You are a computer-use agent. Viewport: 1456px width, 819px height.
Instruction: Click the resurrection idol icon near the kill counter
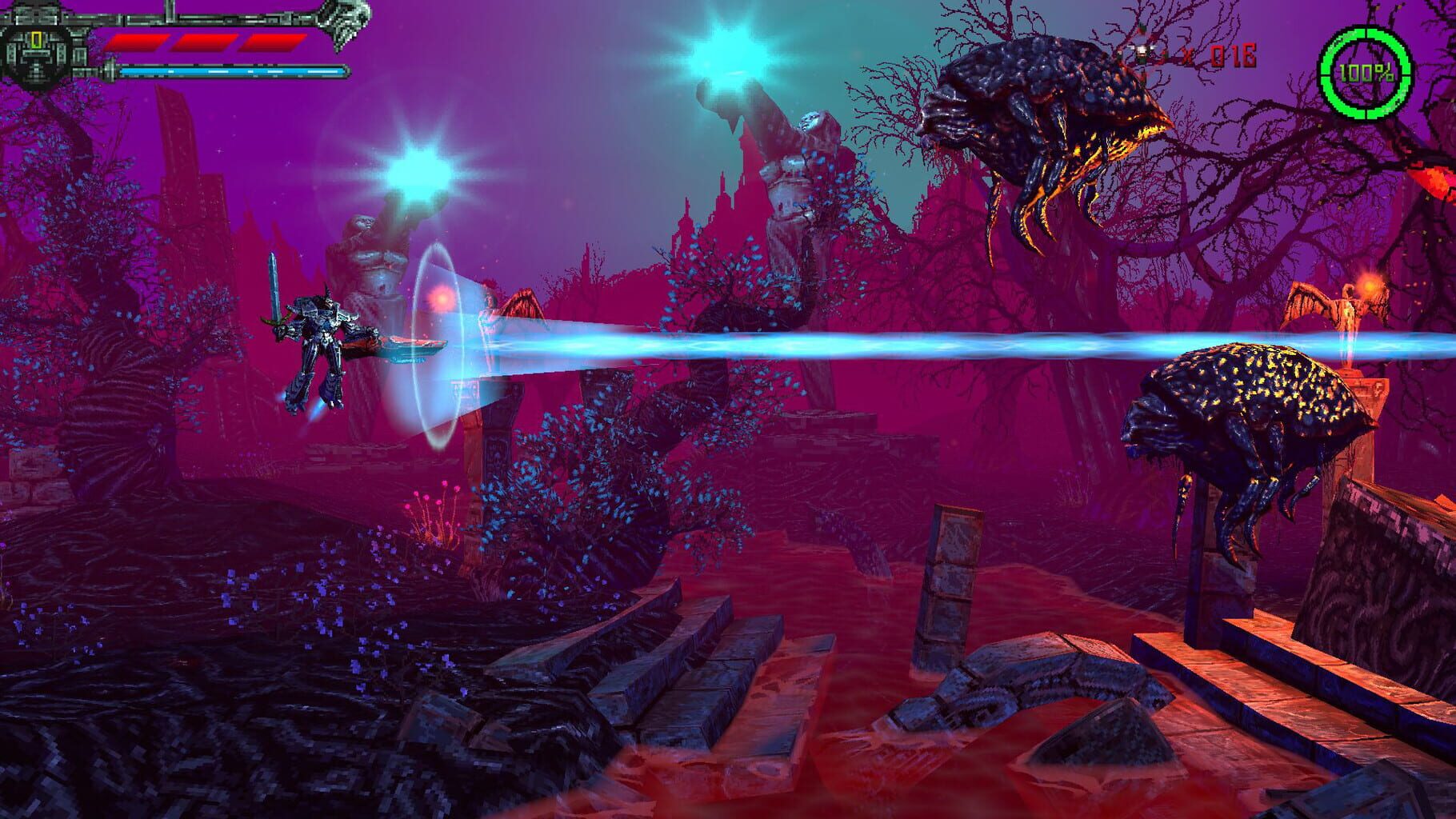click(1141, 52)
